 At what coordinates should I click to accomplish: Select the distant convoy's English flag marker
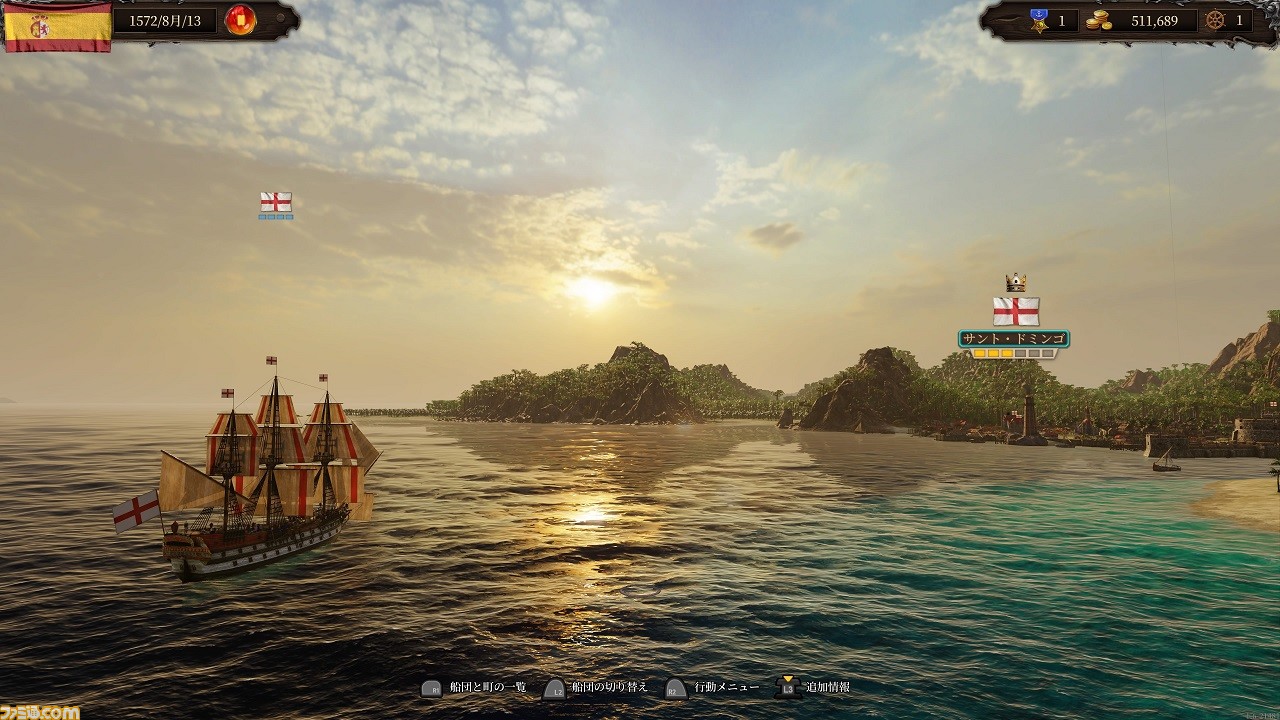point(276,202)
